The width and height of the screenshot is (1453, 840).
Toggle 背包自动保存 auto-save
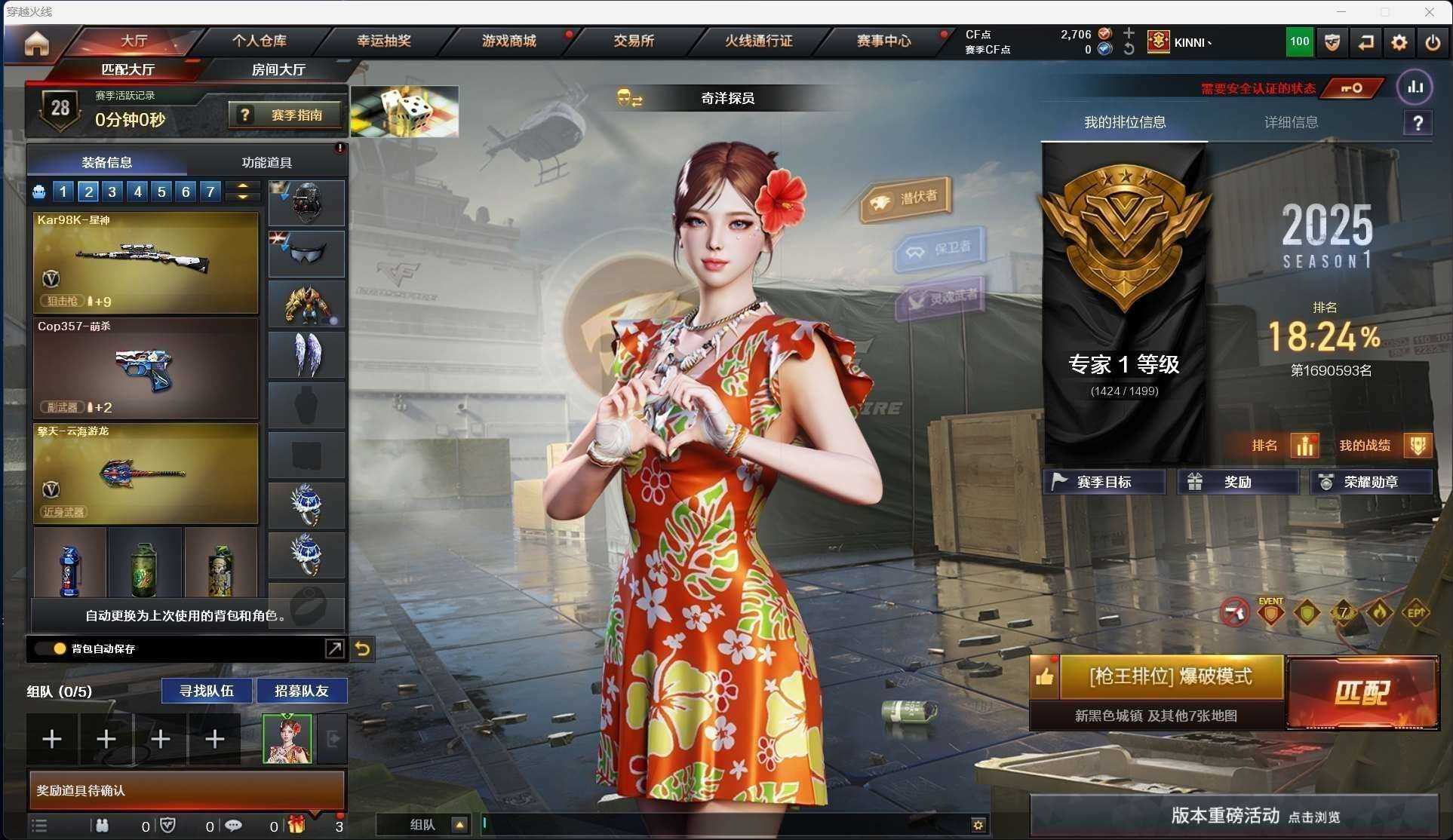coord(60,648)
